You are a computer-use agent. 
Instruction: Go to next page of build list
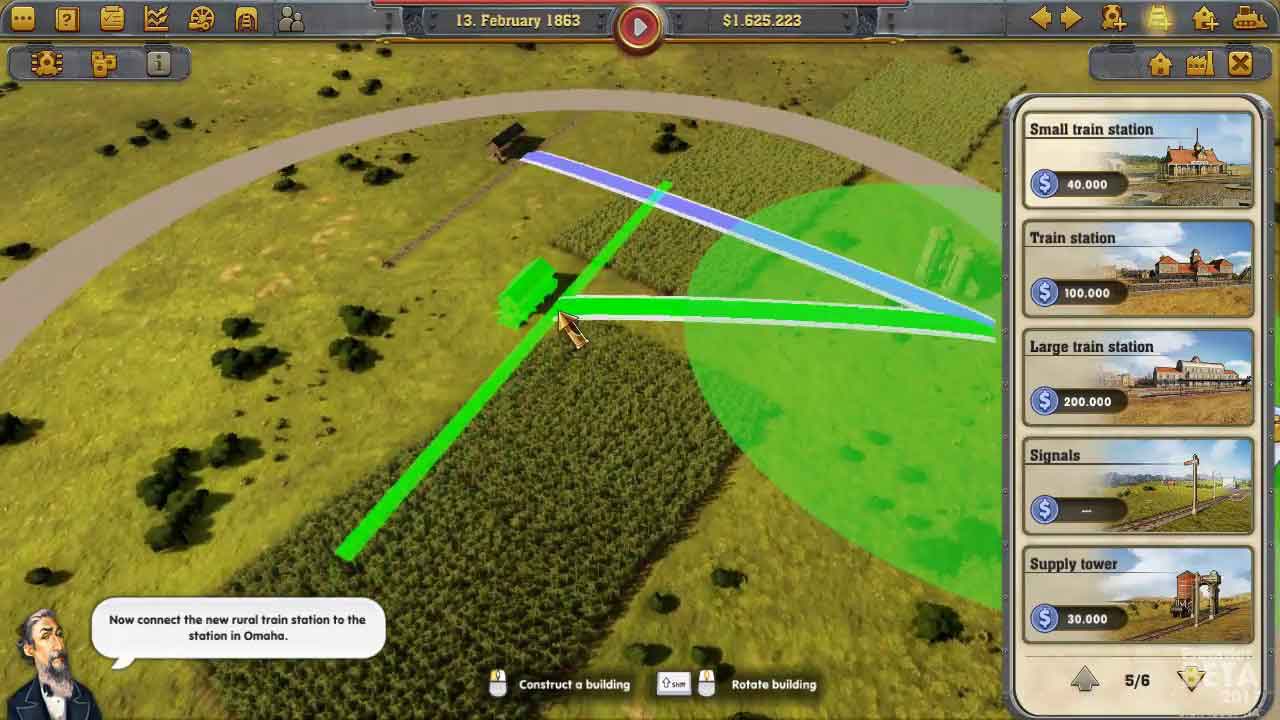click(x=1191, y=680)
